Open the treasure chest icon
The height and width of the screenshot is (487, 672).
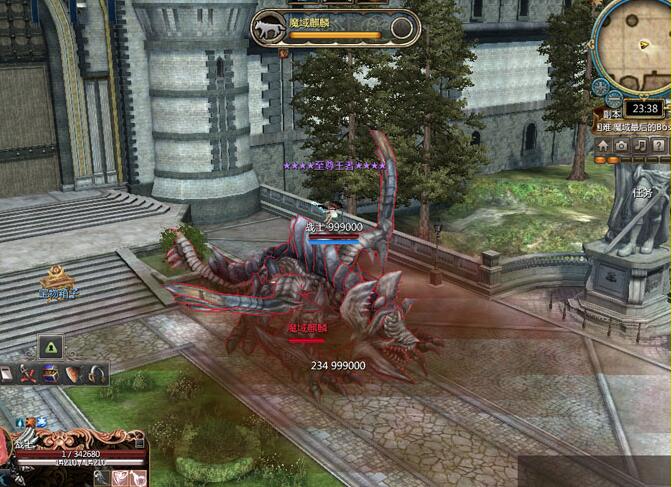point(51,373)
